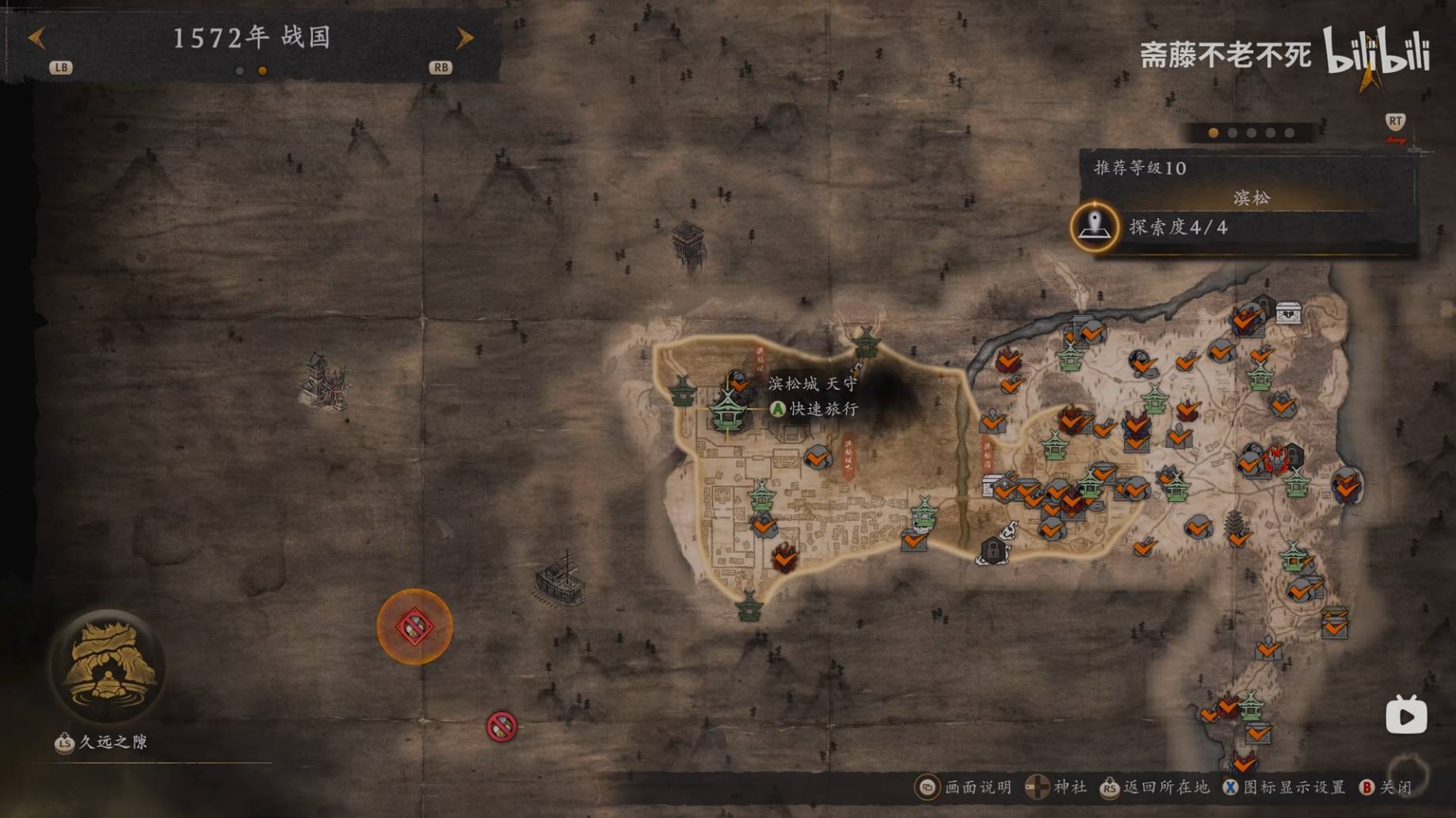Click the bilibili play icon overlay
1456x818 pixels.
pos(1406,716)
